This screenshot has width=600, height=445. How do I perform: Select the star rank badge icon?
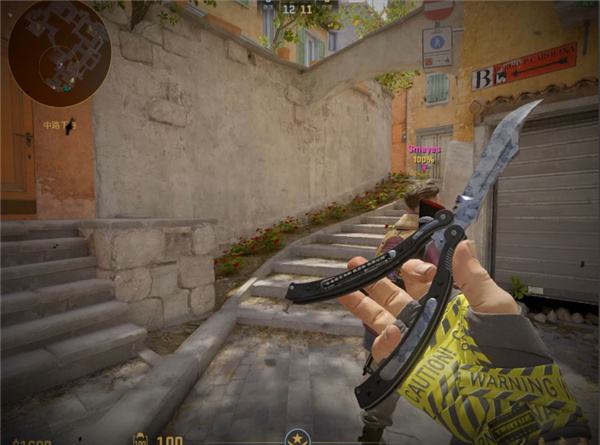pos(297,437)
